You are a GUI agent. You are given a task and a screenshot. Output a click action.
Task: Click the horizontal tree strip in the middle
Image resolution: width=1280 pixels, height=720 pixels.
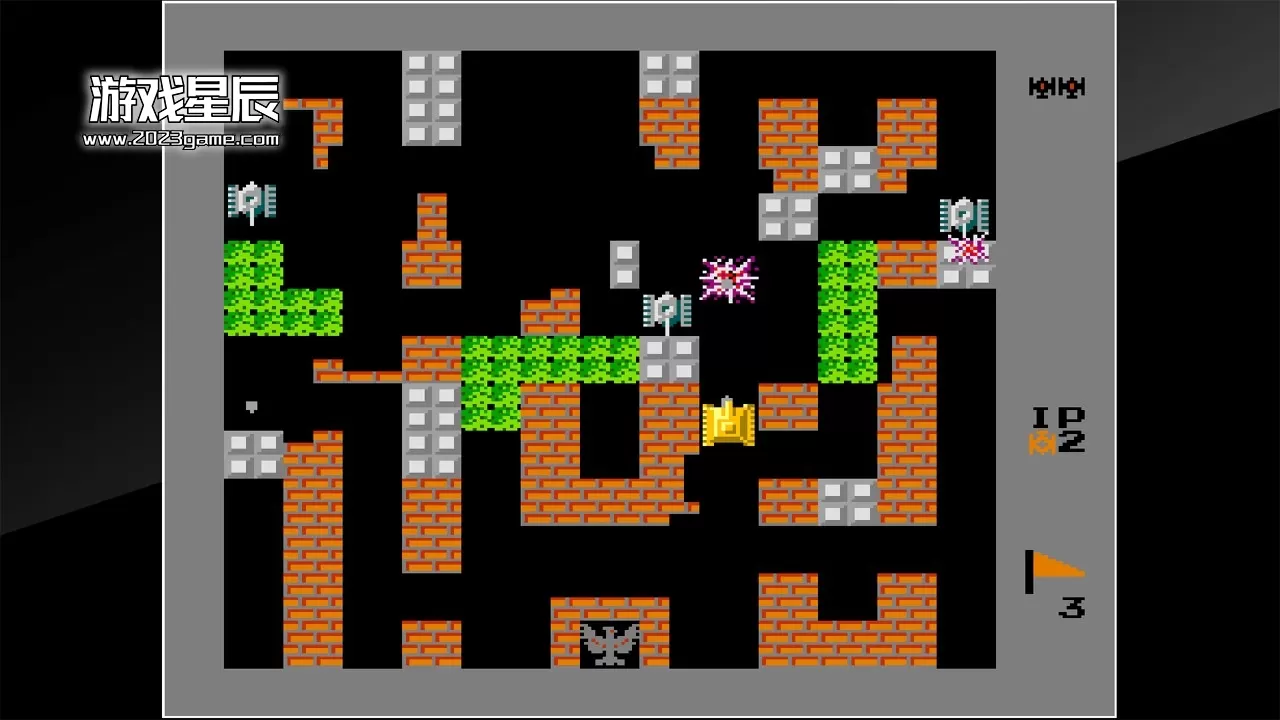click(x=548, y=360)
